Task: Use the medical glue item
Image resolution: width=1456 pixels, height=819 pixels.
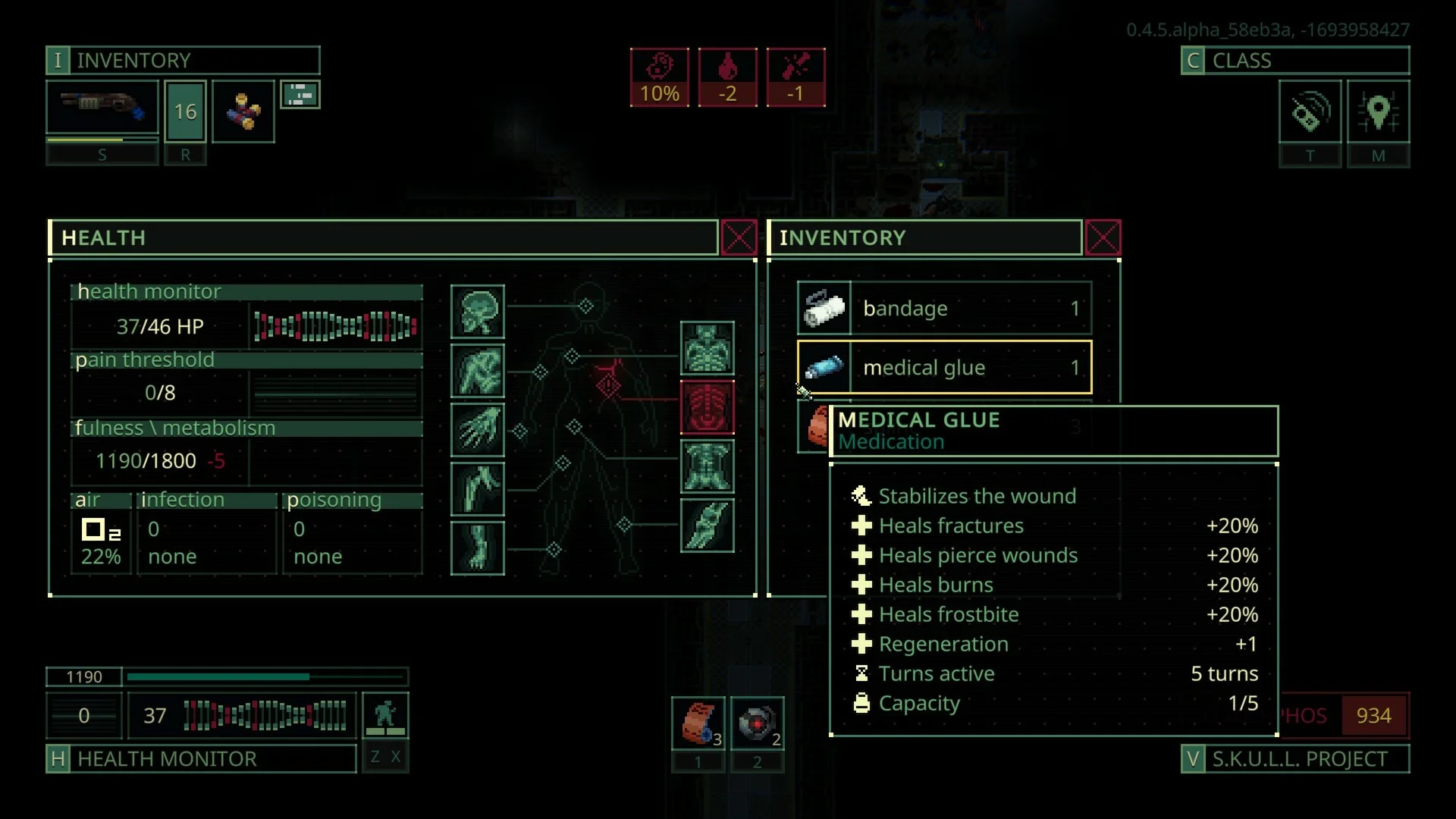Action: coord(944,368)
